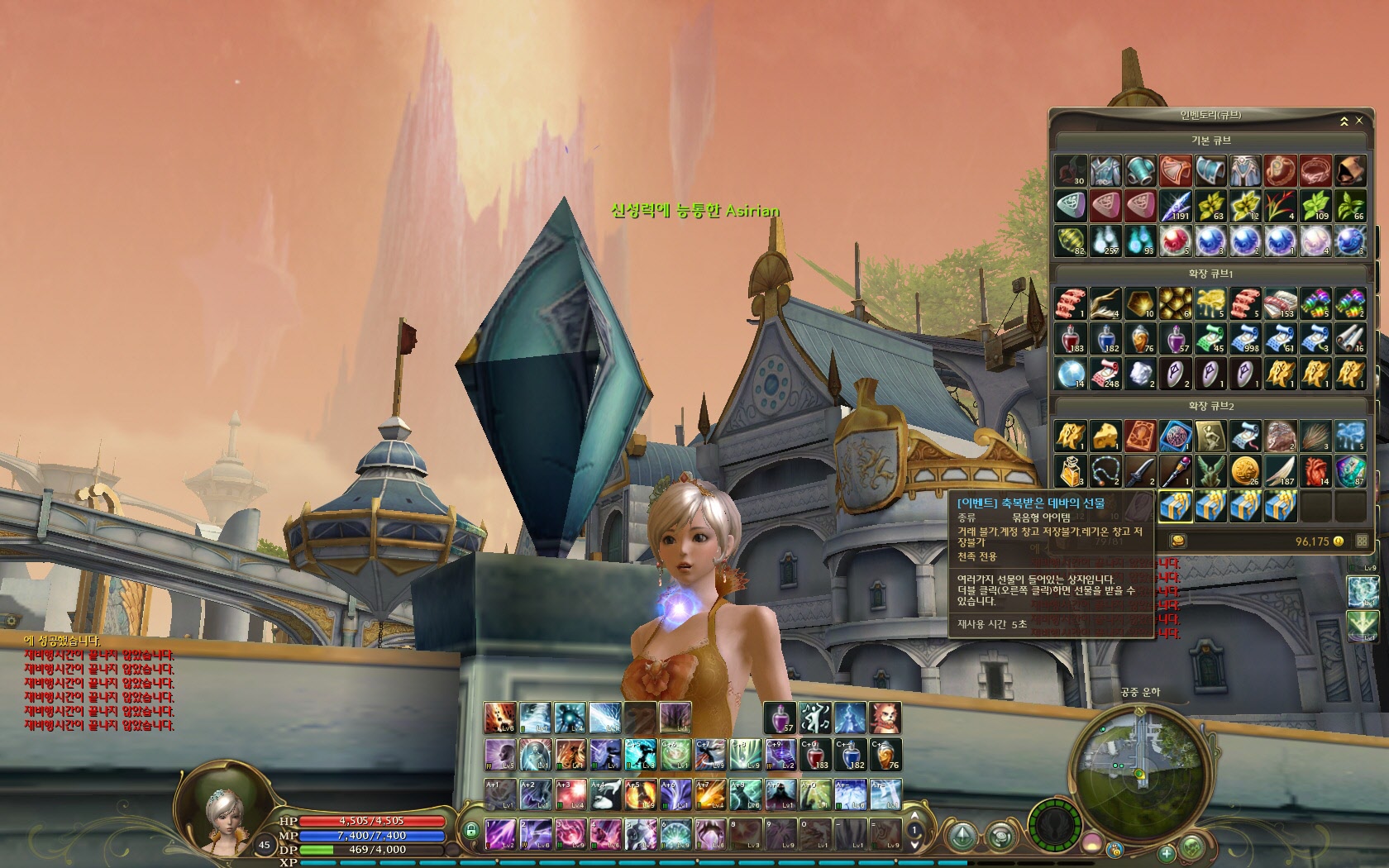Click the chat log messages area
The image size is (1389, 868).
[x=99, y=683]
